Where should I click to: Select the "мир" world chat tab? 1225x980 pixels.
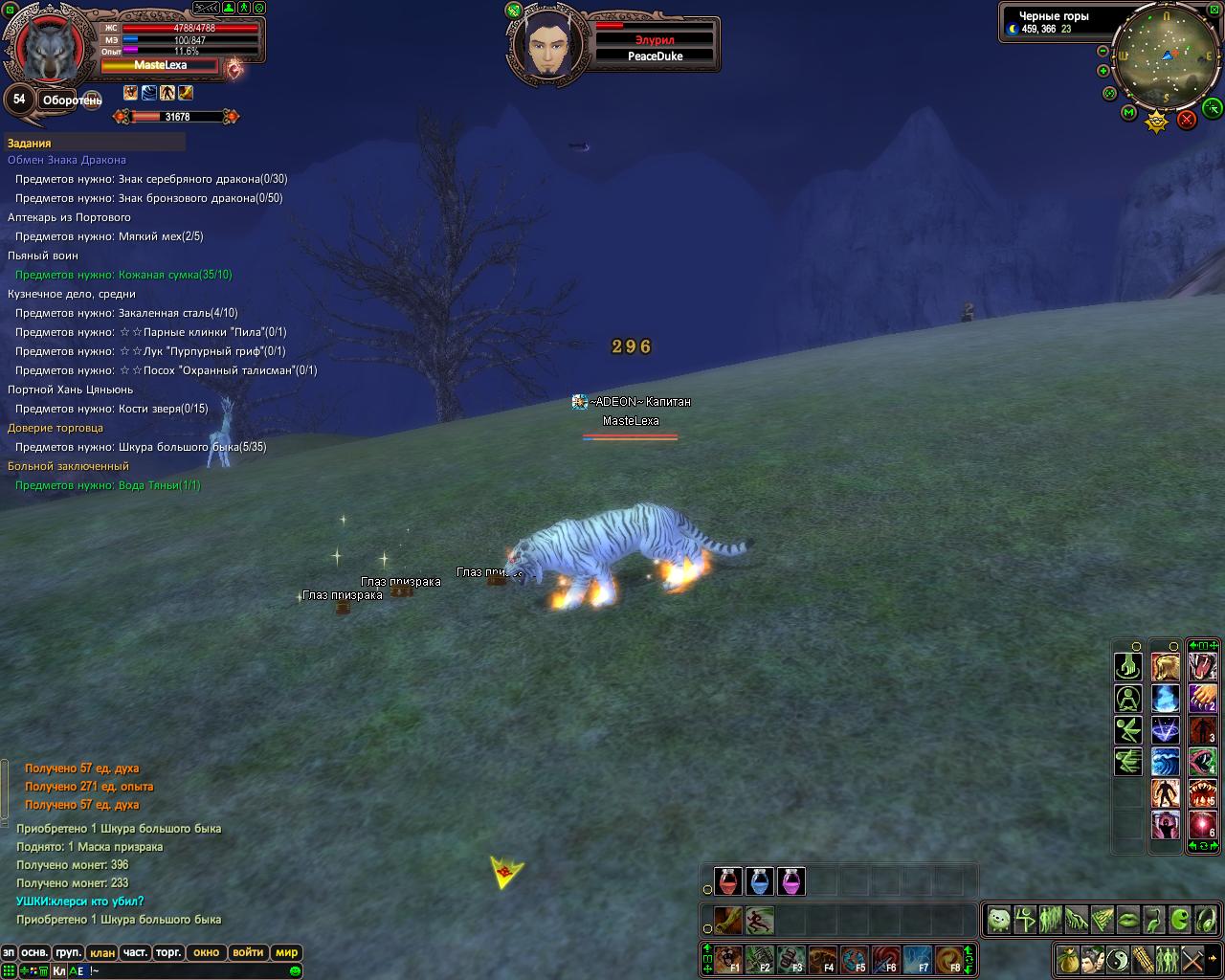286,952
